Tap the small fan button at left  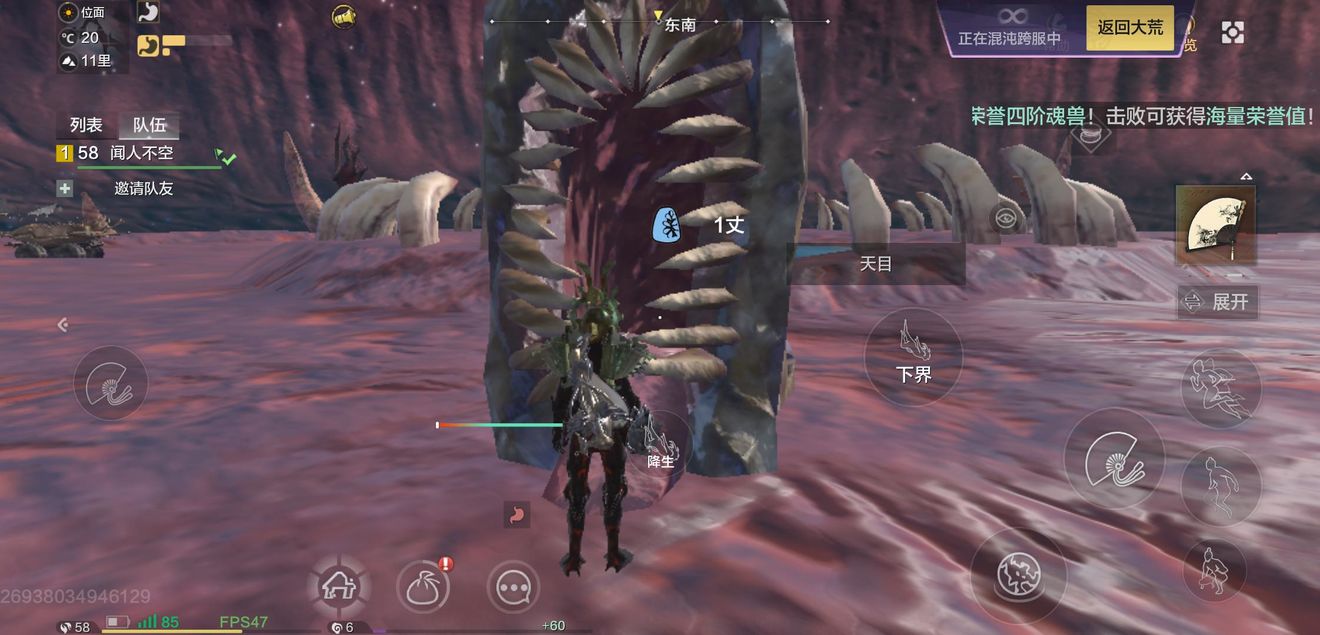point(110,383)
